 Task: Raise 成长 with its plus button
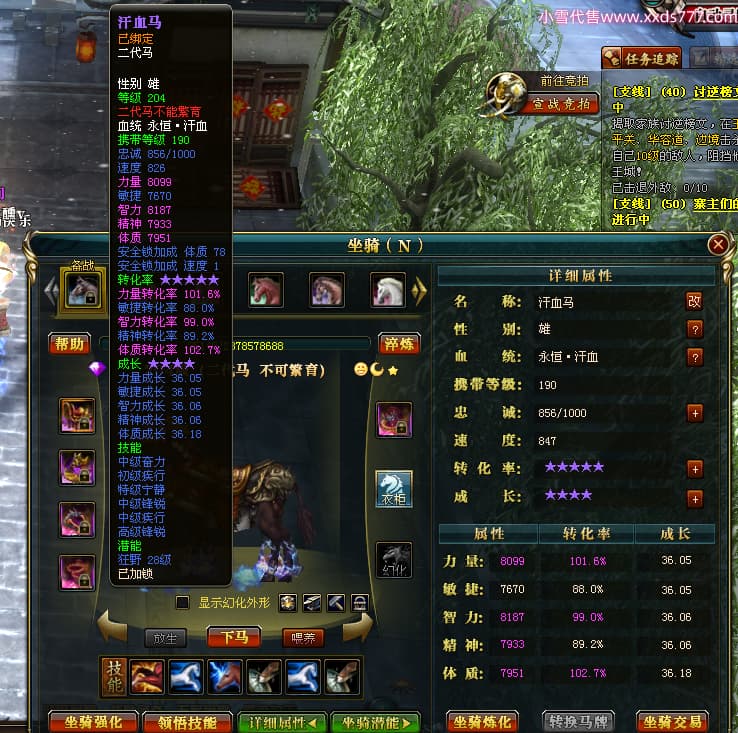click(x=695, y=498)
